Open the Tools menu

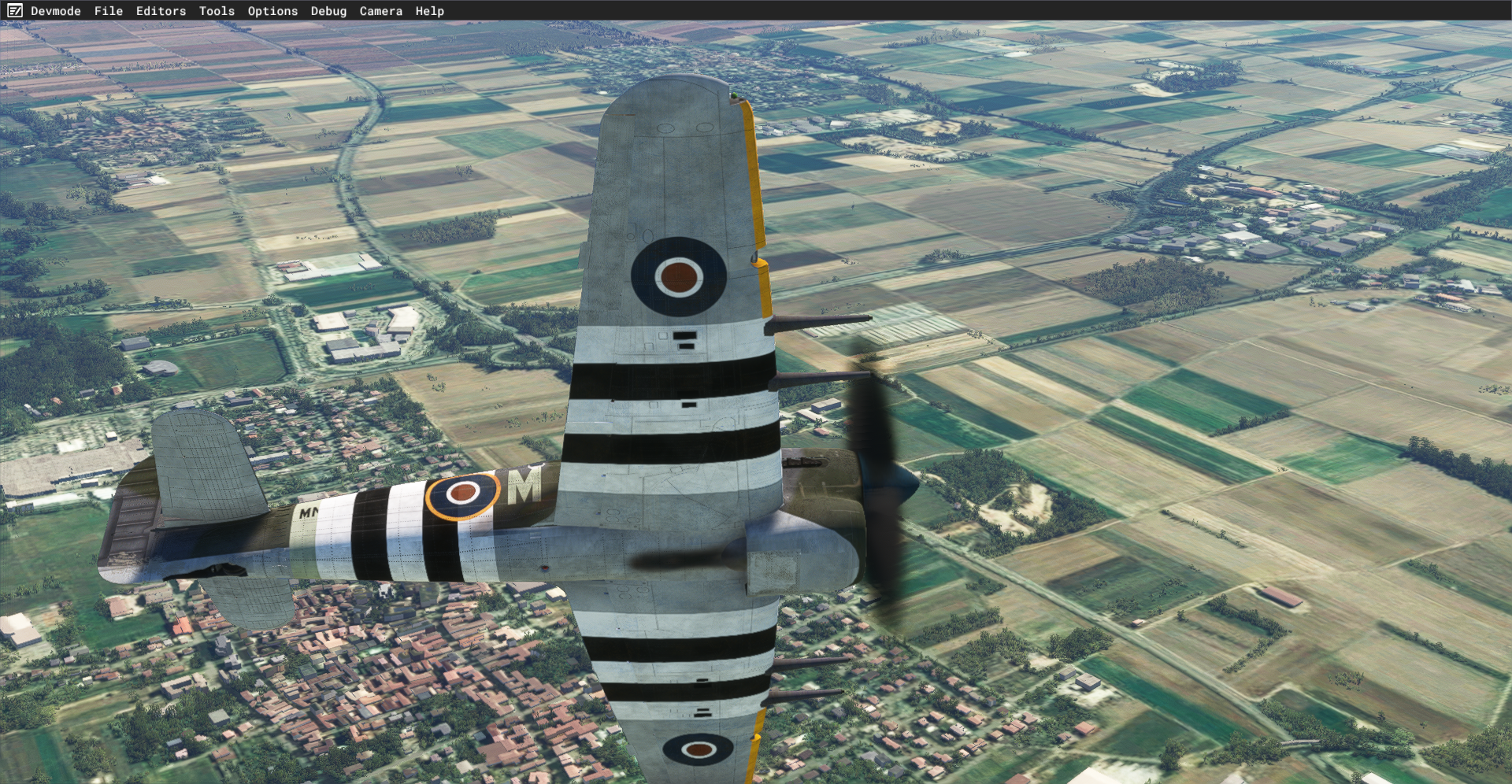pyautogui.click(x=217, y=11)
